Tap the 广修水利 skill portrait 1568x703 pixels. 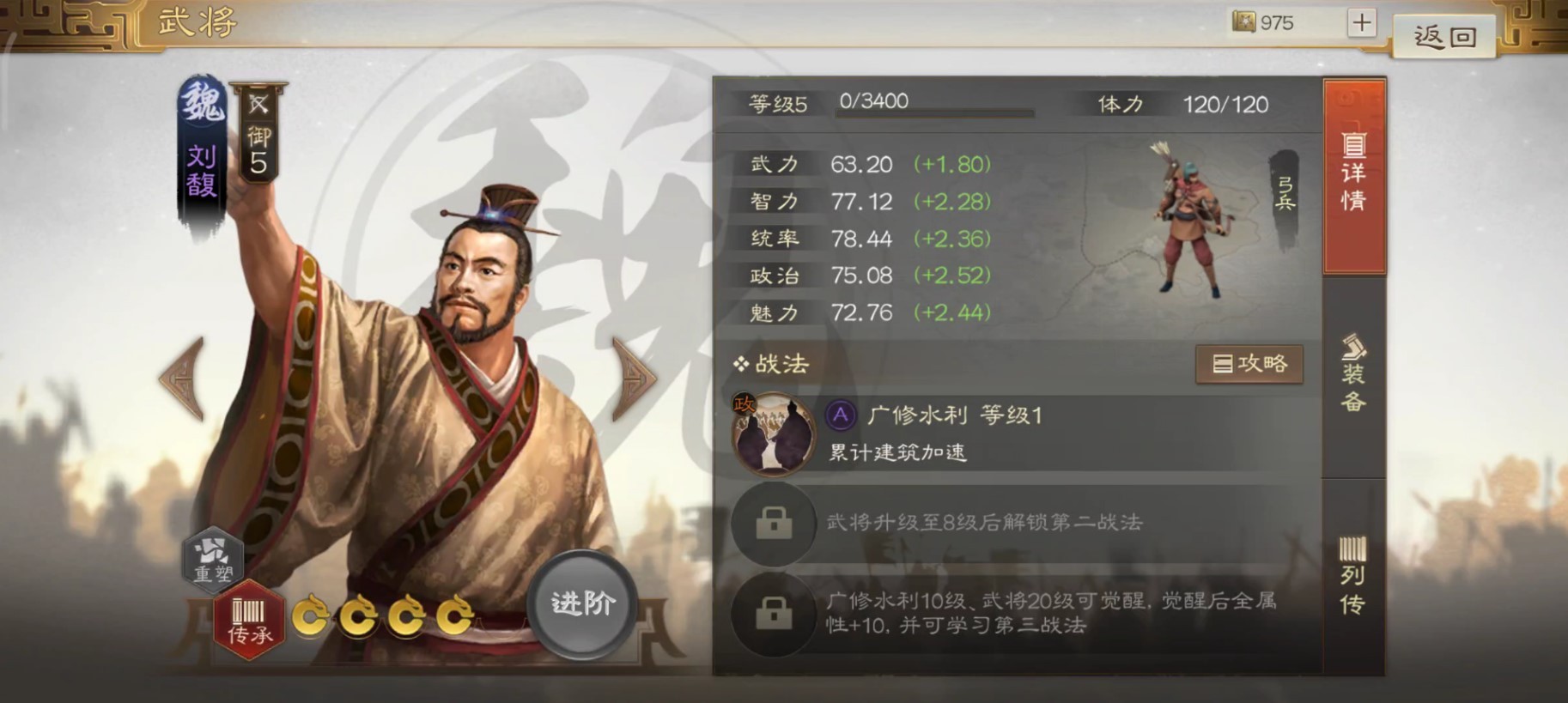[771, 434]
